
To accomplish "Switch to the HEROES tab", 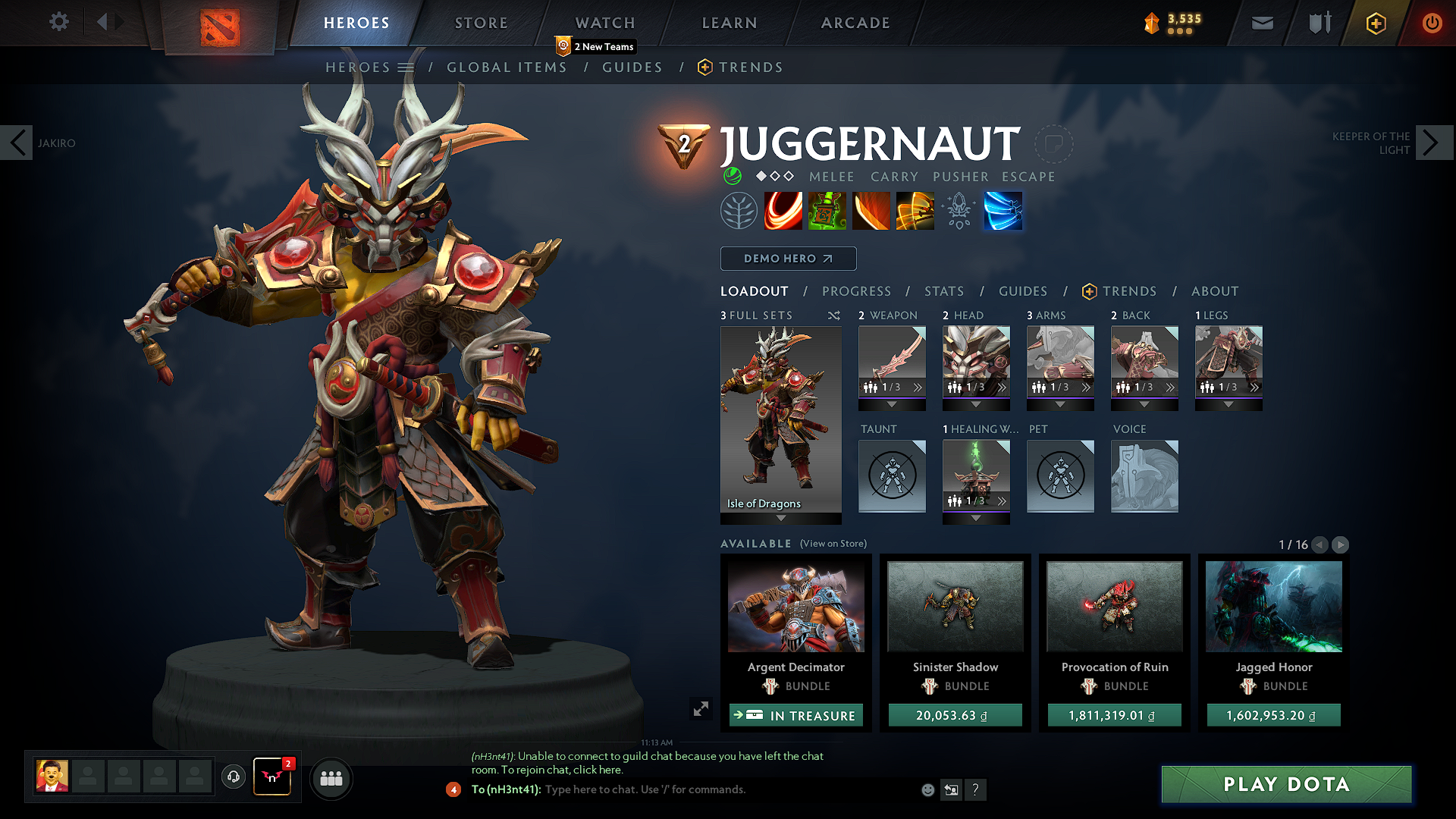I will (356, 23).
